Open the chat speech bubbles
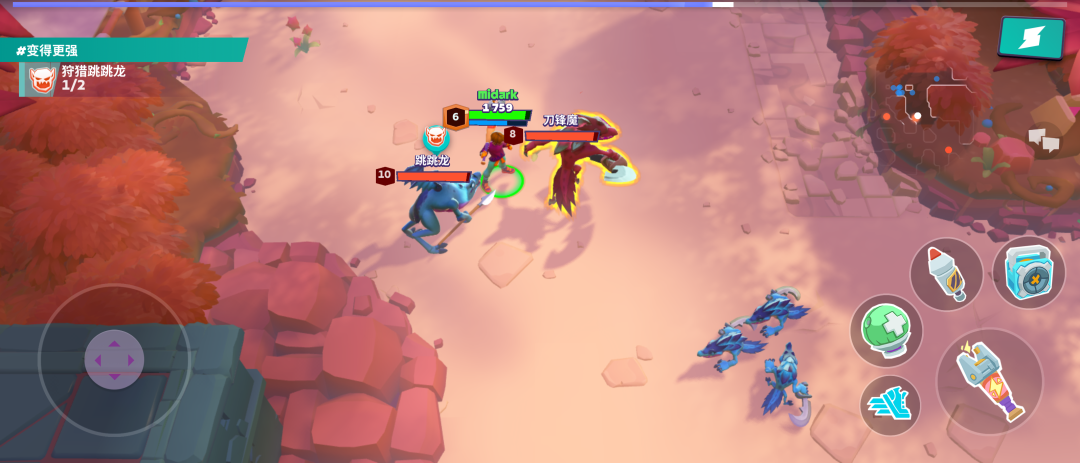This screenshot has height=463, width=1080. click(1043, 141)
